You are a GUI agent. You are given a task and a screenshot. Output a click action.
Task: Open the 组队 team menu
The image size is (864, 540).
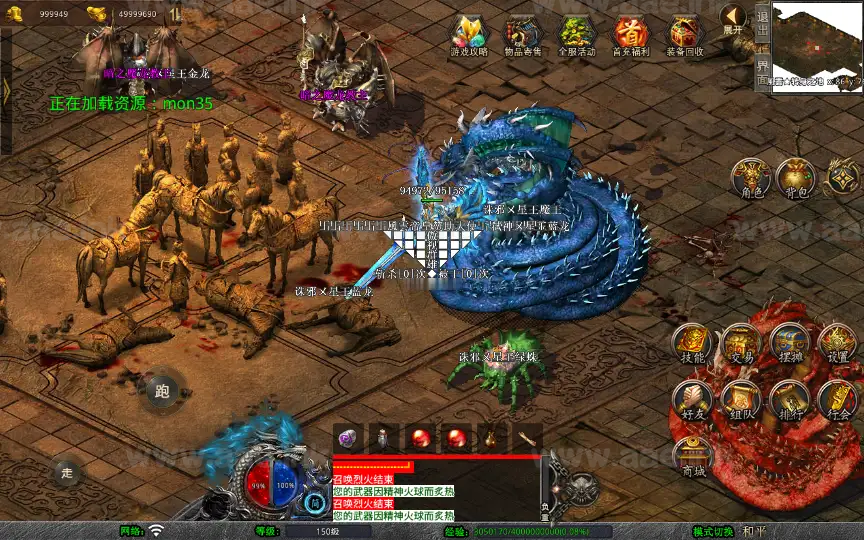click(741, 400)
